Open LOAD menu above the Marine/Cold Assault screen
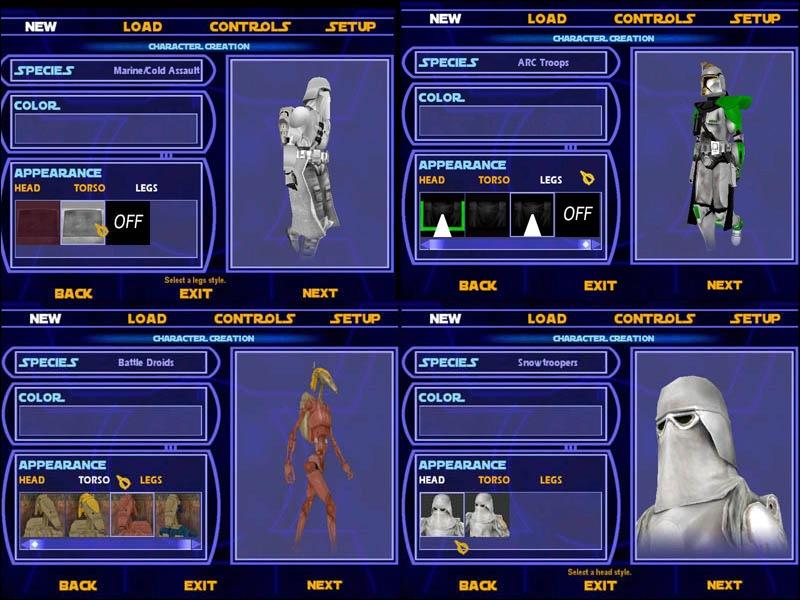This screenshot has width=800, height=600. click(x=142, y=26)
